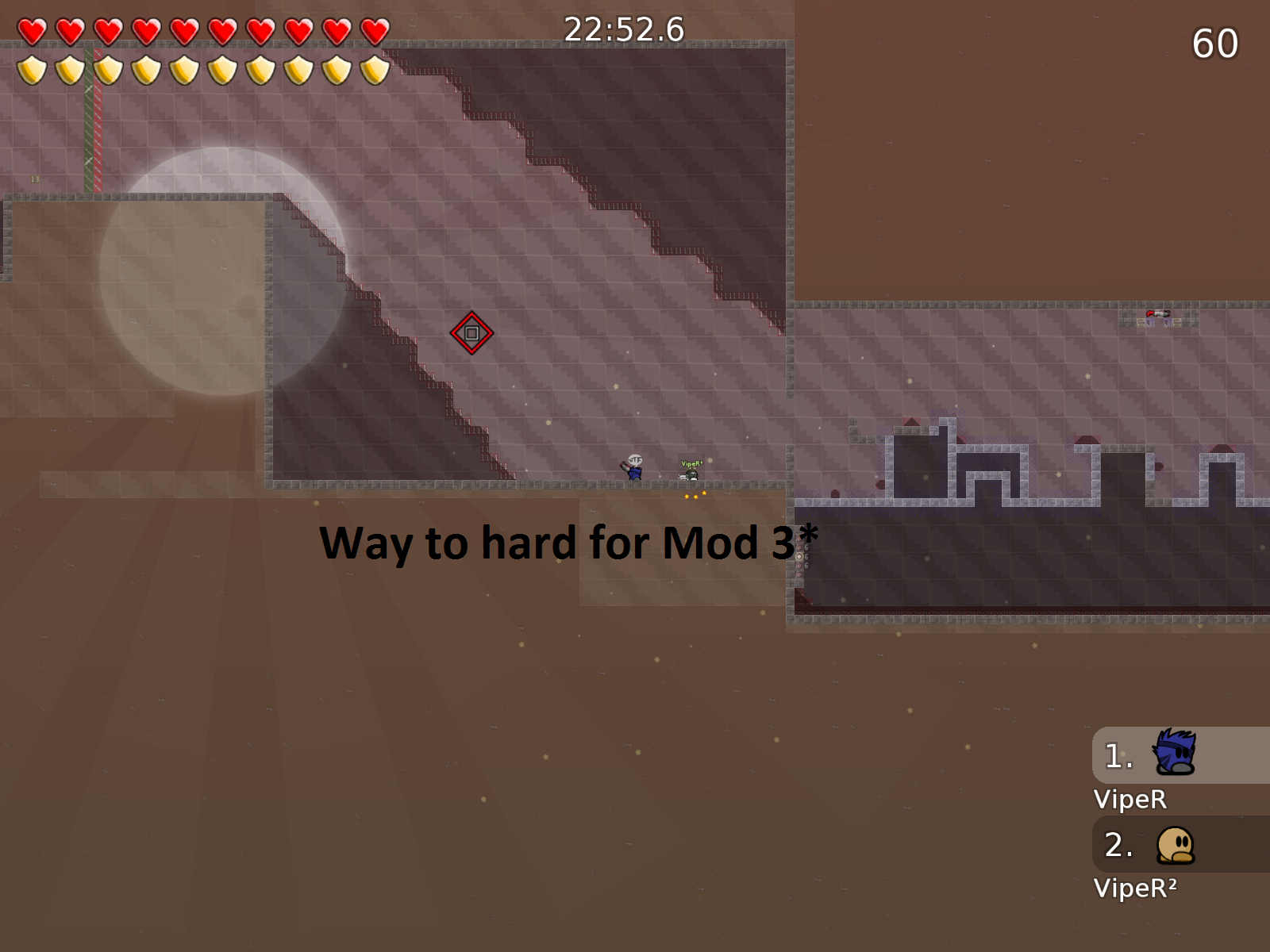Click the blue tee character holding a weapon
Image resolution: width=1270 pixels, height=952 pixels.
coord(635,474)
